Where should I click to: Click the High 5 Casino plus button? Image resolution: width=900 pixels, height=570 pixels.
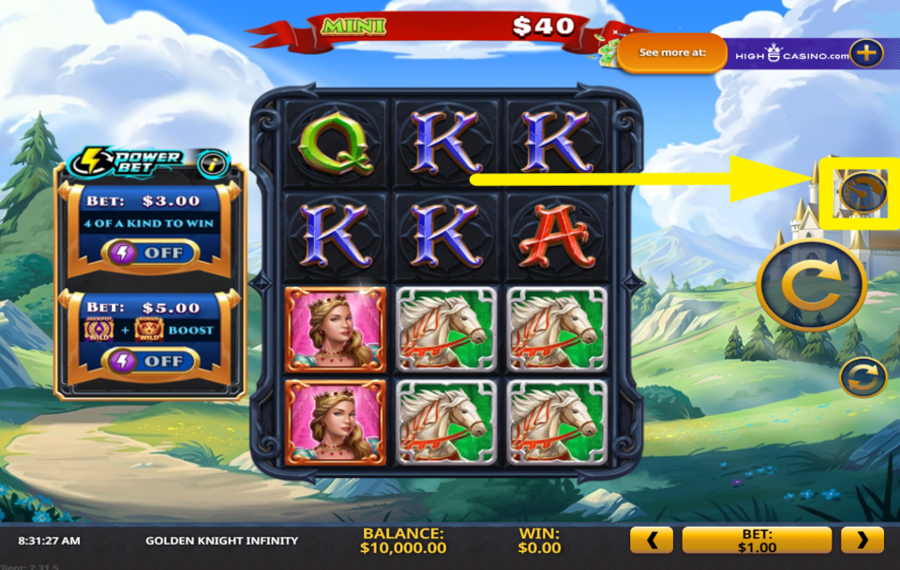click(x=865, y=53)
